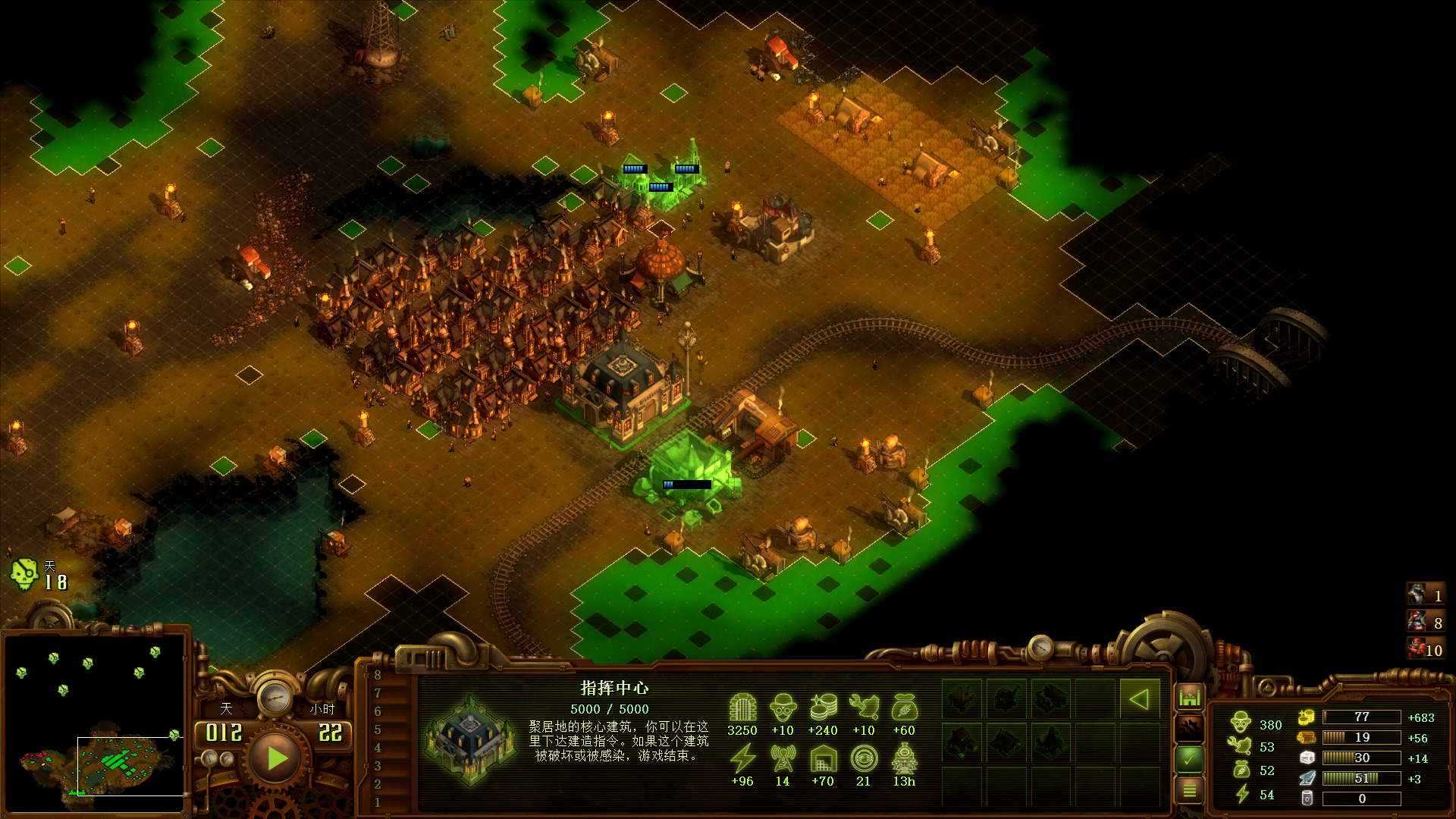Select control group number 8
This screenshot has height=819, width=1456.
(378, 675)
